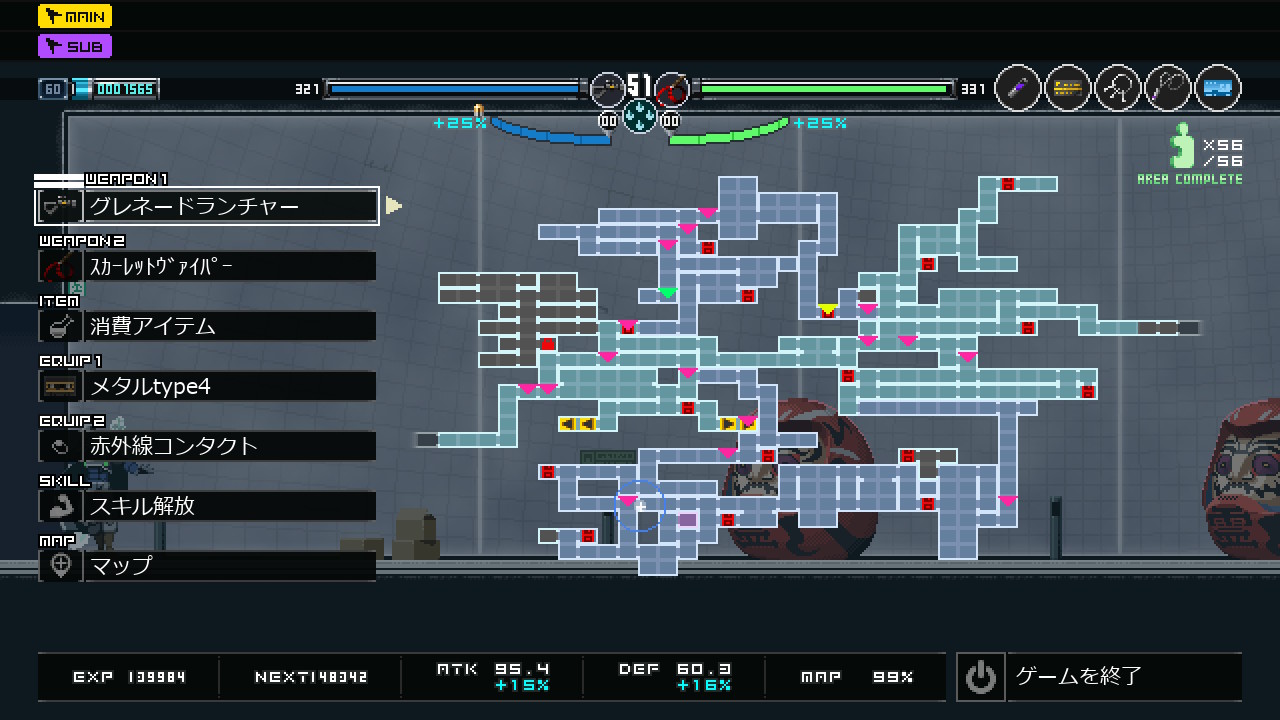Select the yellow MAIN weapon tag
This screenshot has width=1280, height=720.
coord(75,16)
